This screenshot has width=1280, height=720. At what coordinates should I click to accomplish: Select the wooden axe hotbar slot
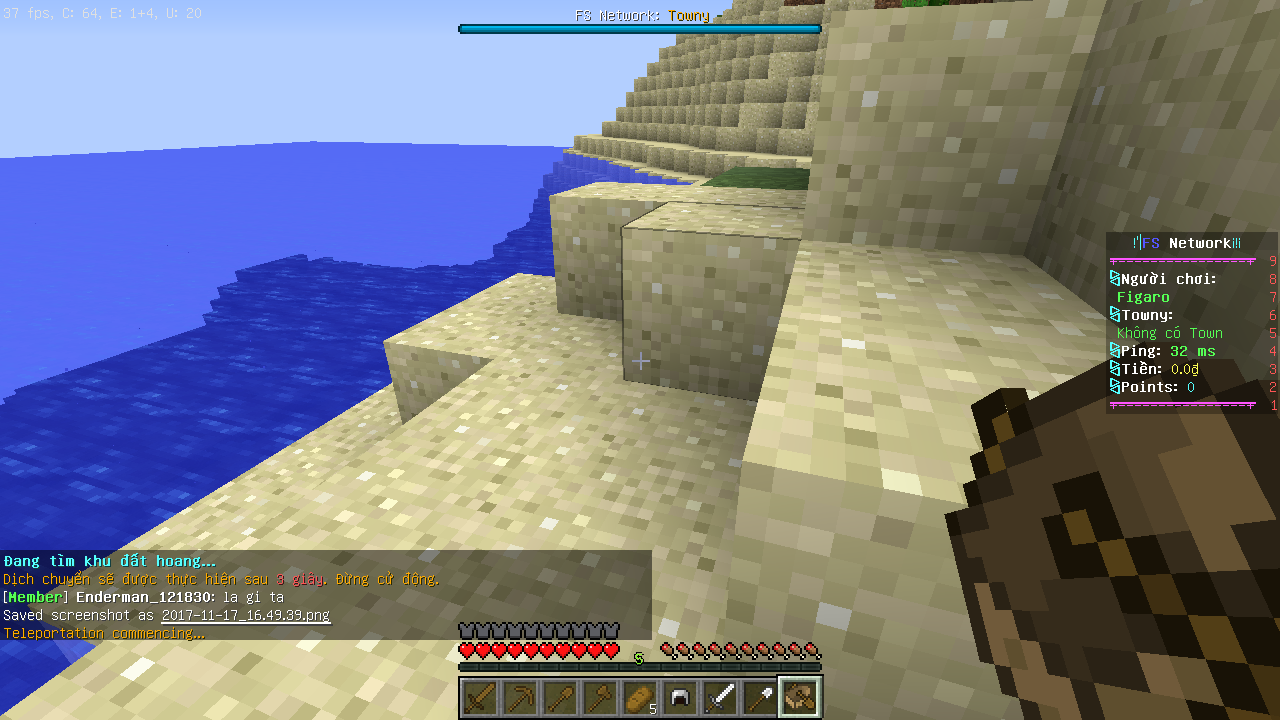click(600, 697)
